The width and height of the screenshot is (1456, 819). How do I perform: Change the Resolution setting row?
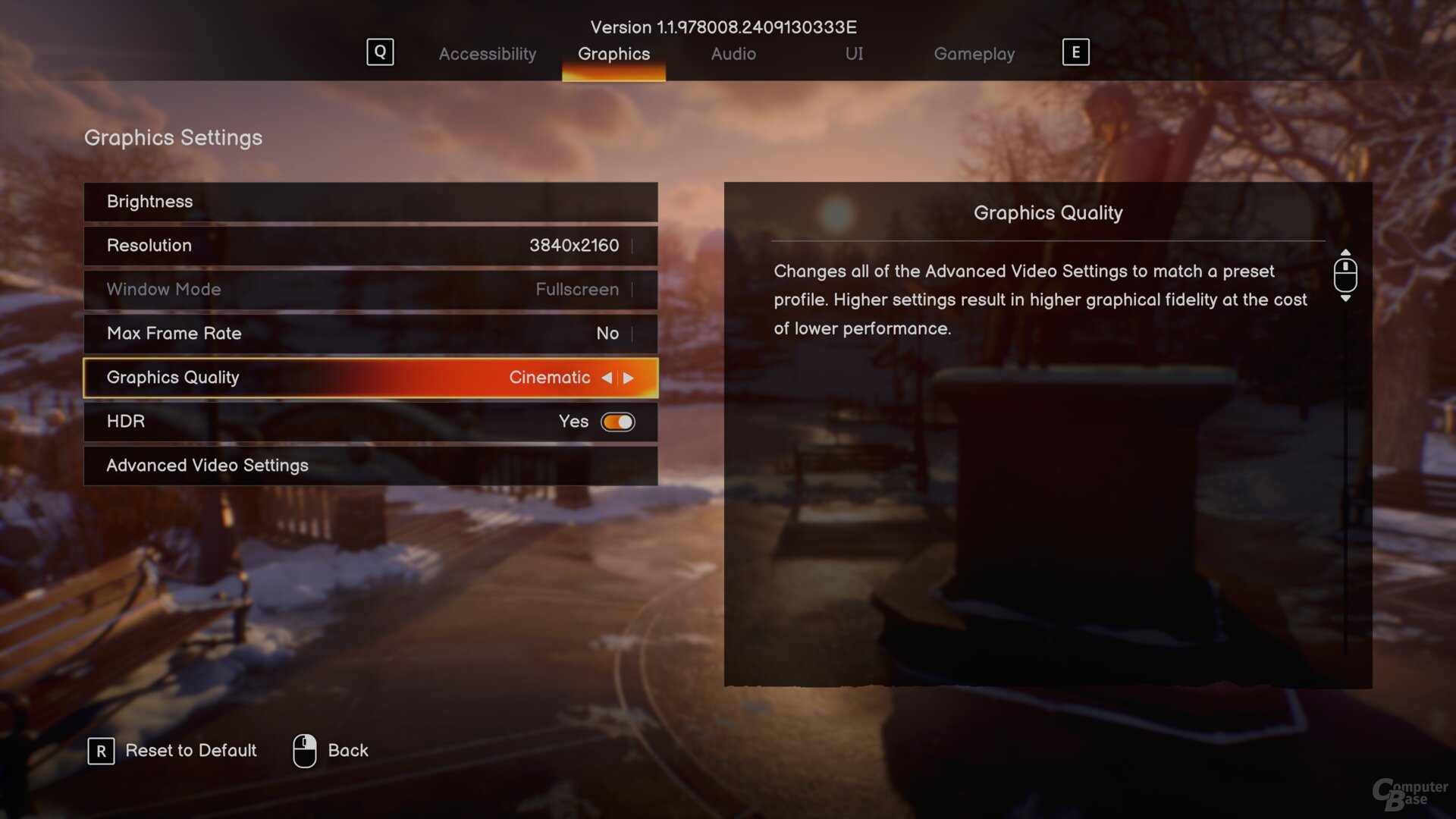pyautogui.click(x=370, y=246)
